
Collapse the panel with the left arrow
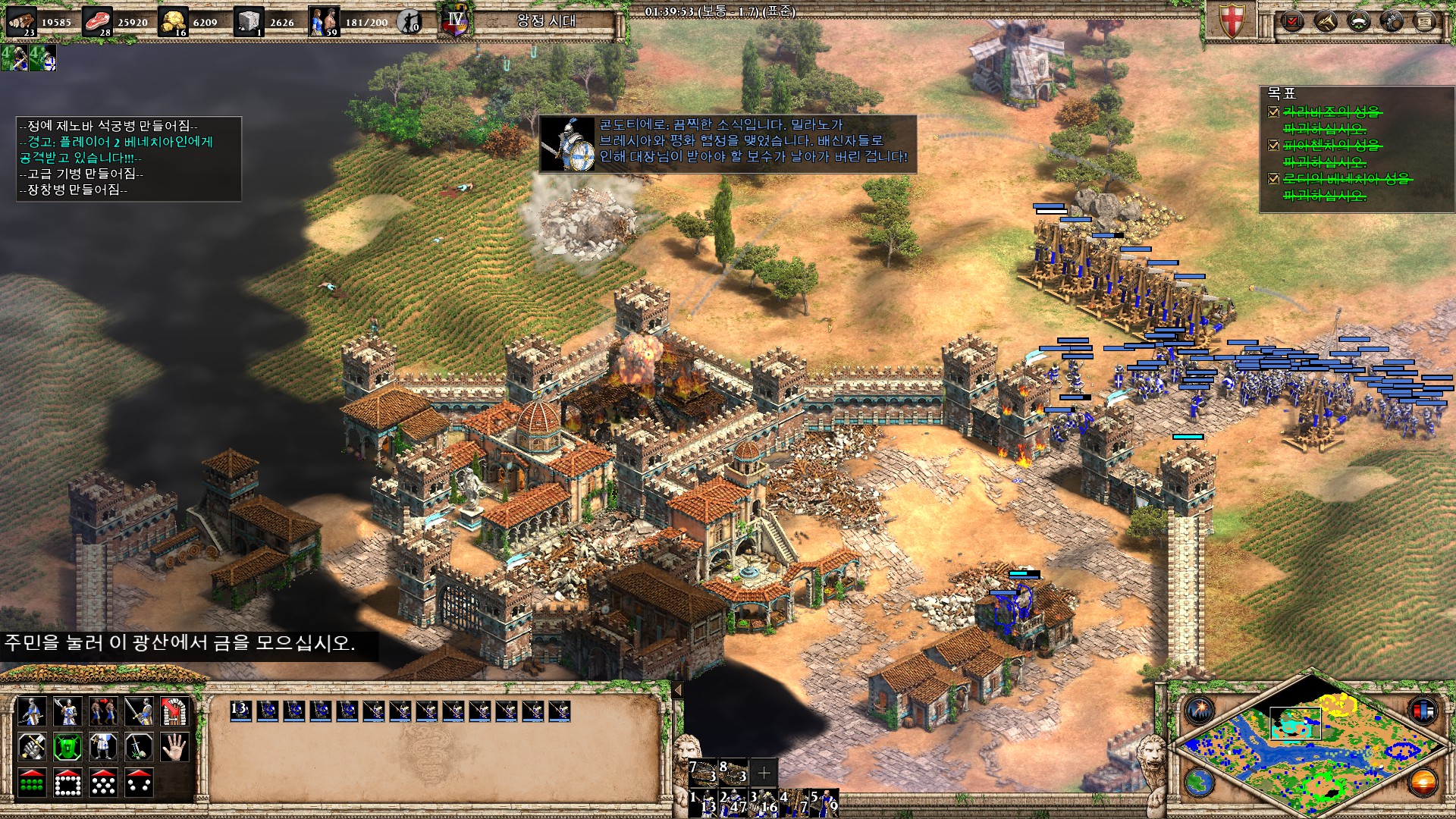(678, 690)
